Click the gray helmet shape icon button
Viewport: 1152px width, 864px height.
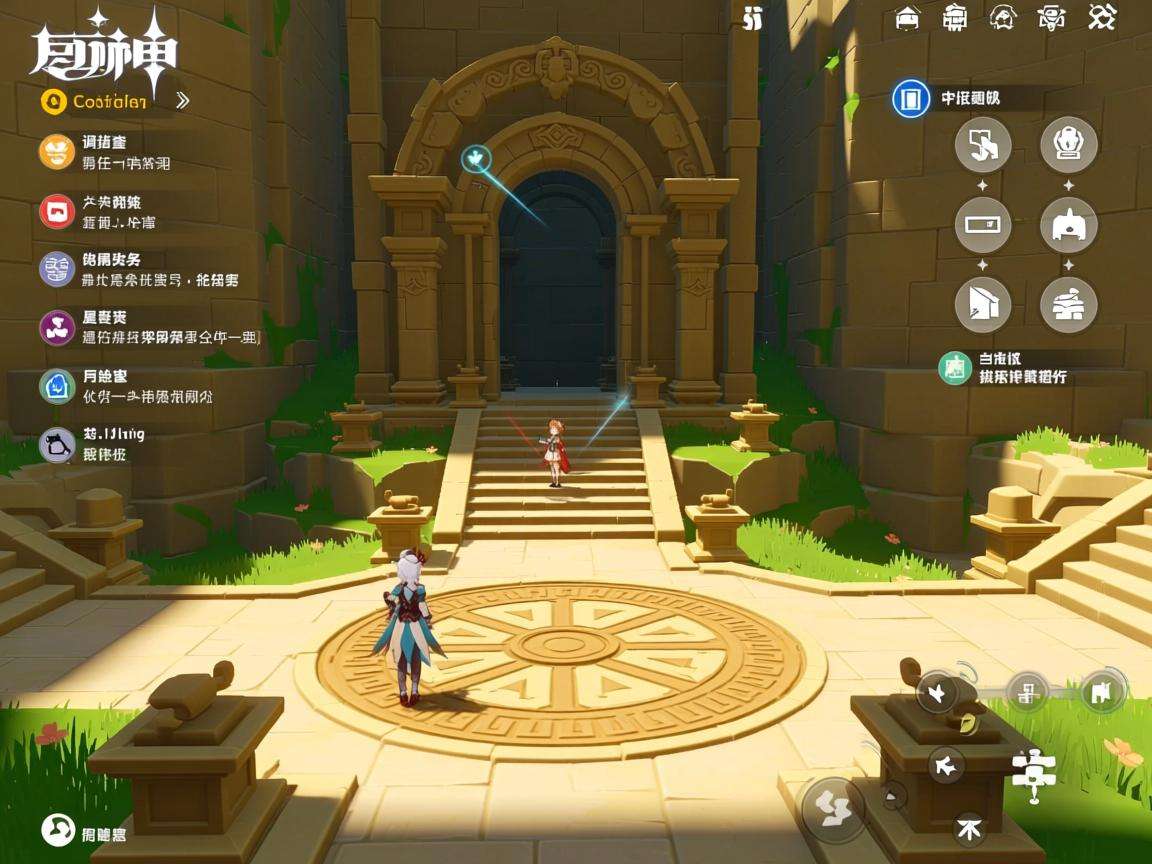[x=1068, y=225]
